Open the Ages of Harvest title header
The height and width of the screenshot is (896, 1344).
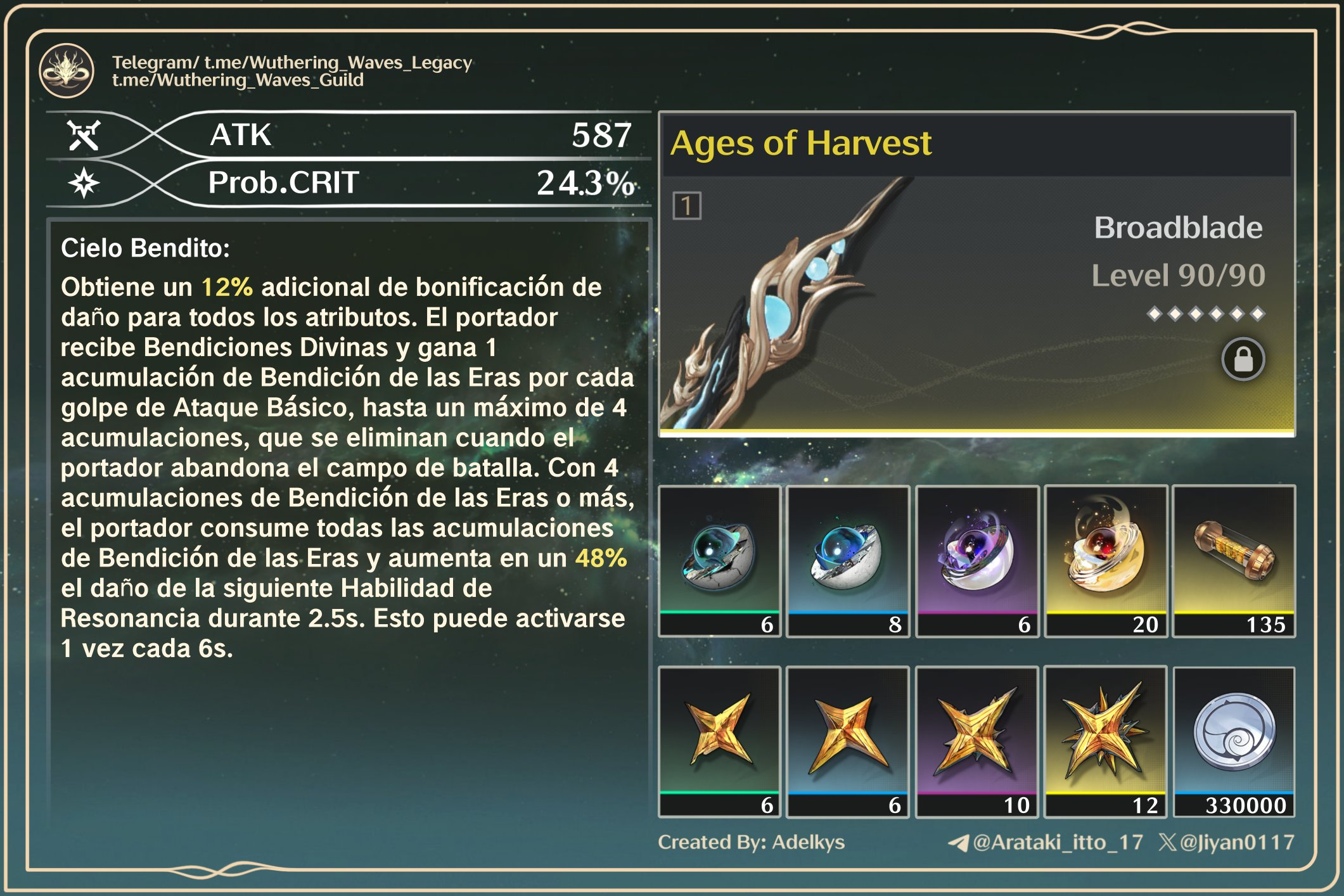pos(802,143)
